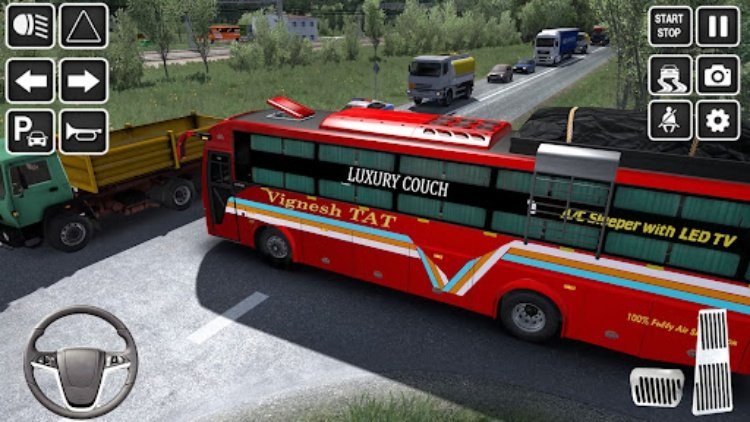The image size is (750, 422).
Task: Hit the brake pedal
Action: coord(657,386)
